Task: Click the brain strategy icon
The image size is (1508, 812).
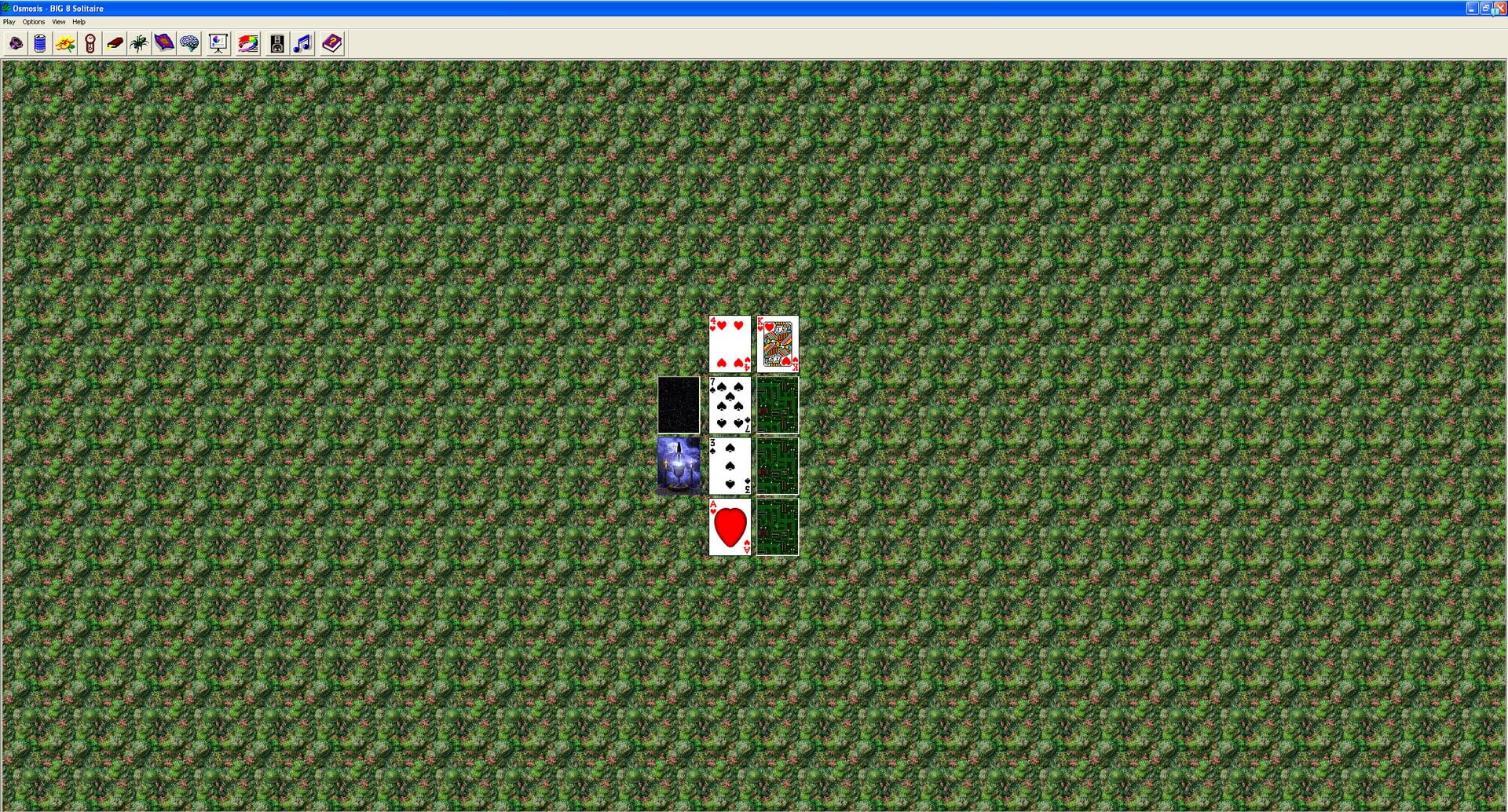Action: (x=190, y=43)
